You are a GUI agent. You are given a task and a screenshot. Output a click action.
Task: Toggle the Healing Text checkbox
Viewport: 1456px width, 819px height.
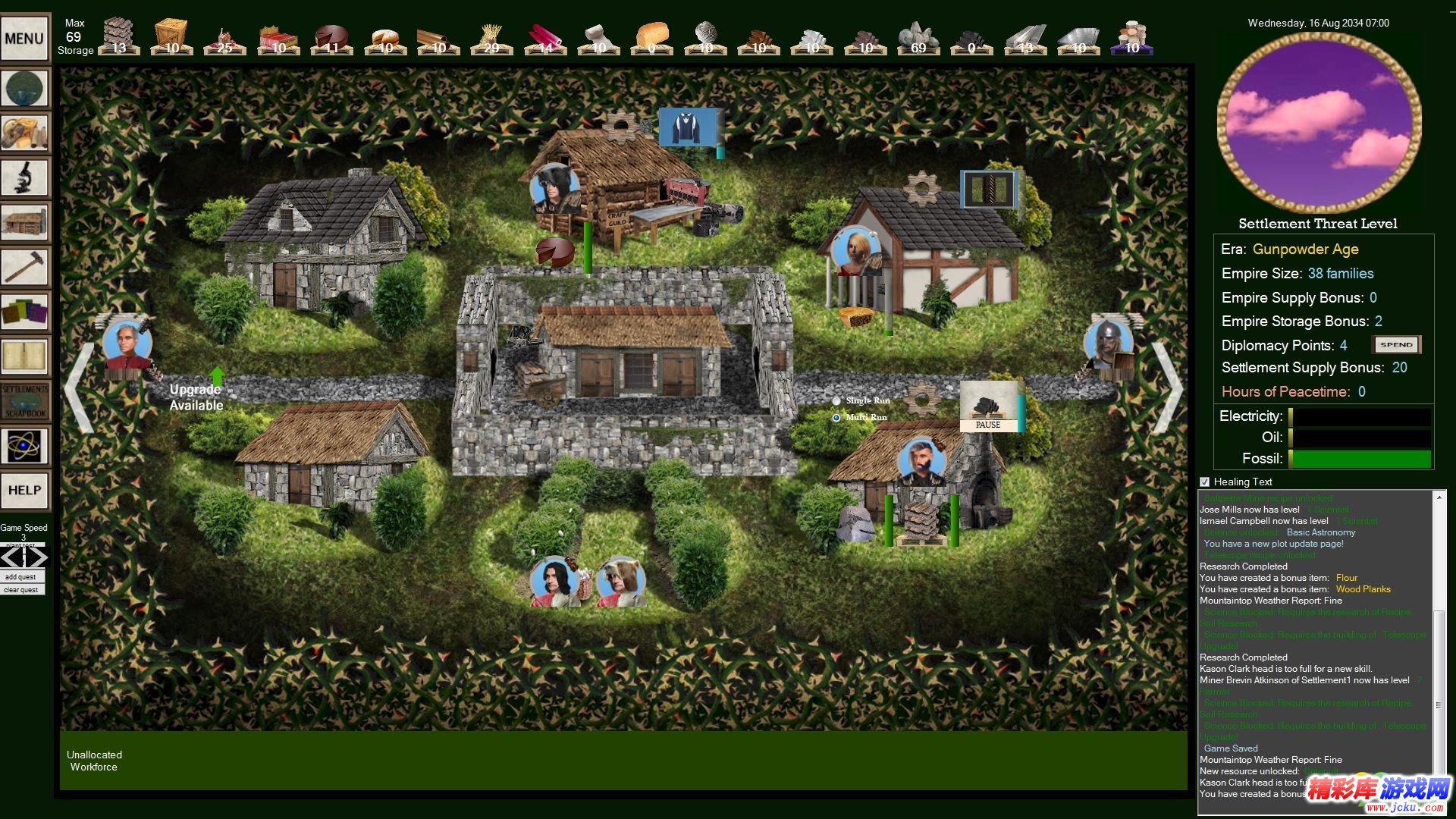pos(1204,482)
